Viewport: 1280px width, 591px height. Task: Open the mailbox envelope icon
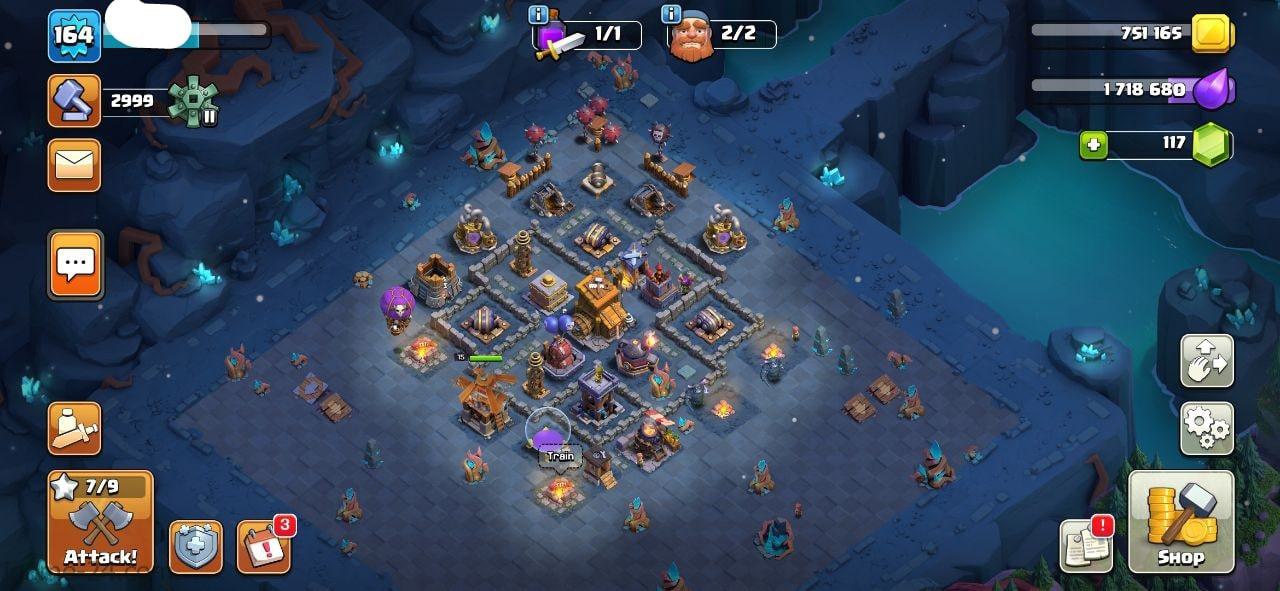74,165
